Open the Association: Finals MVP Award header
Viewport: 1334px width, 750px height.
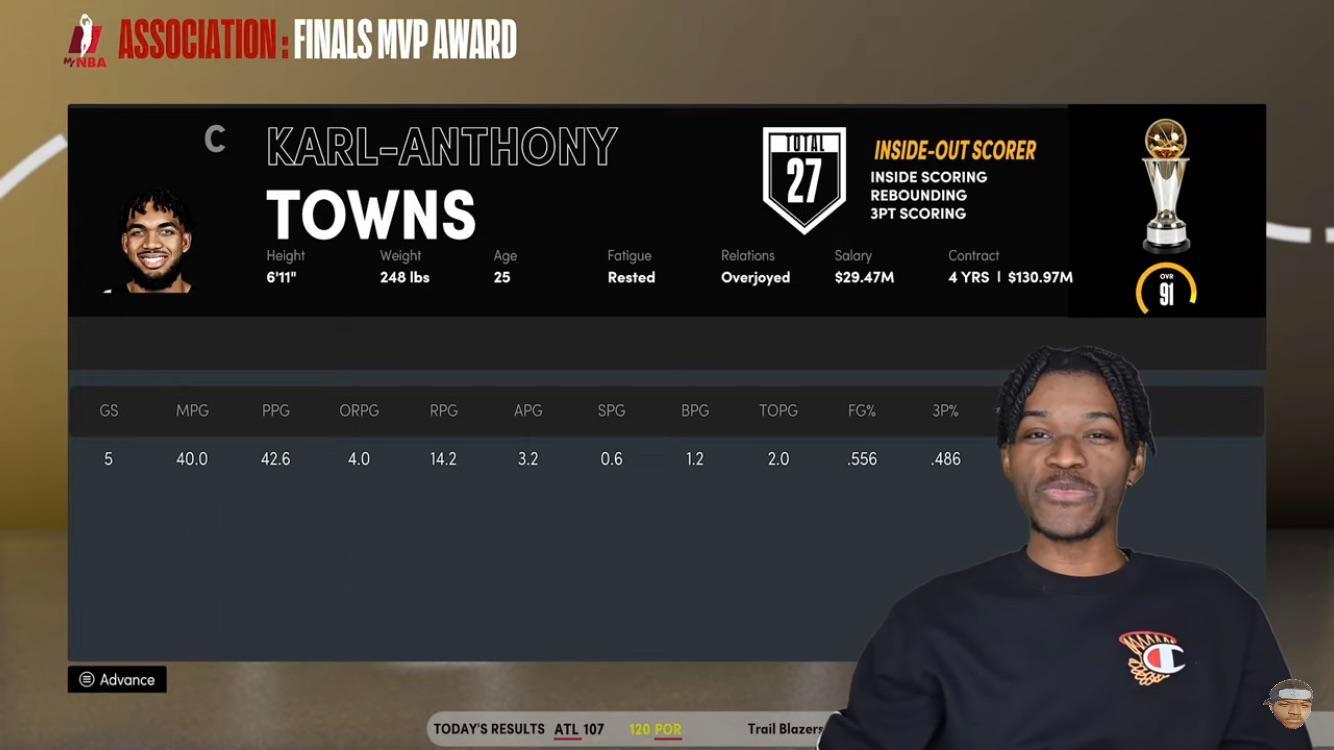click(x=316, y=40)
